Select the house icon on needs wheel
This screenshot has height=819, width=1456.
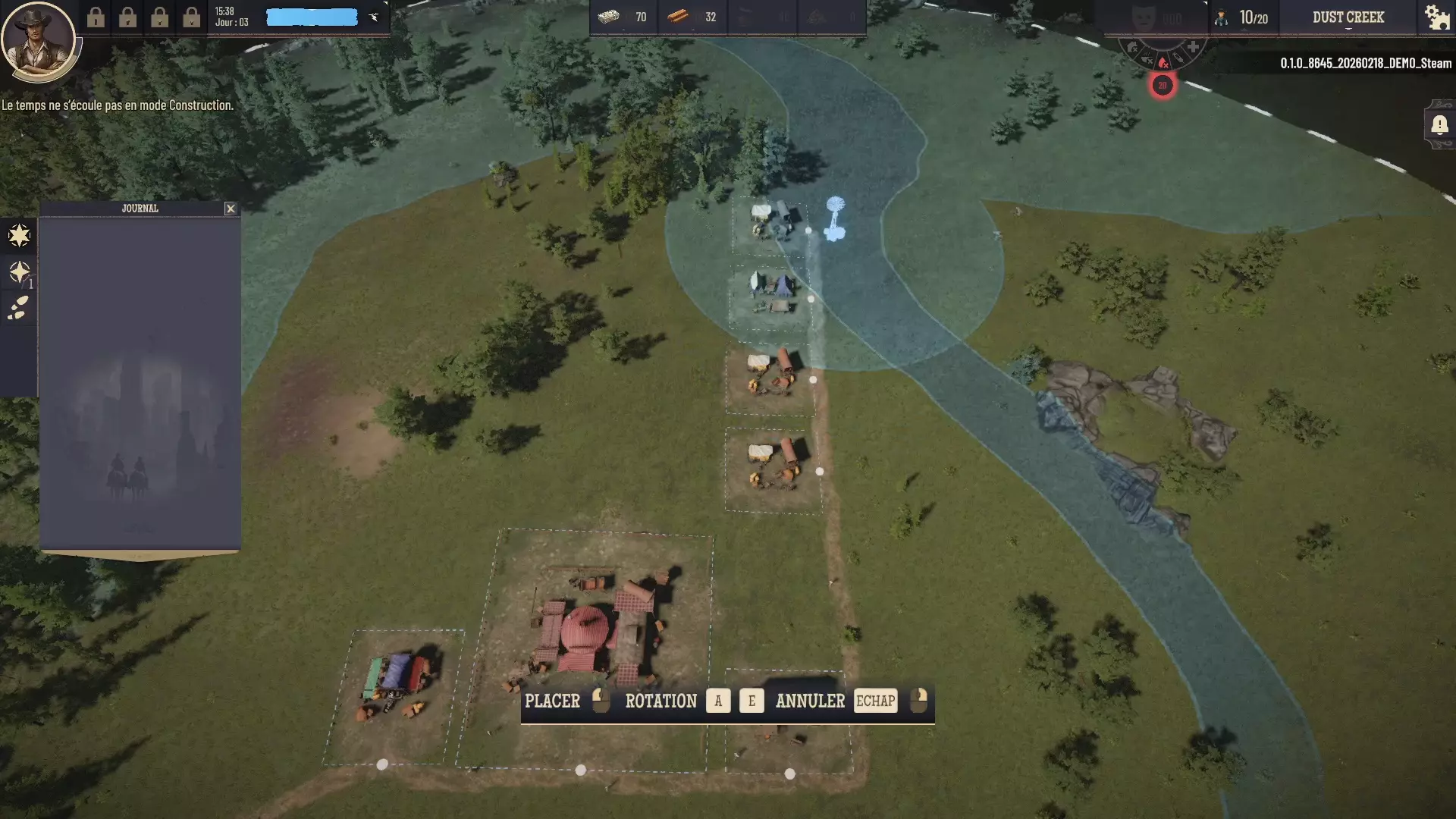click(x=1132, y=49)
